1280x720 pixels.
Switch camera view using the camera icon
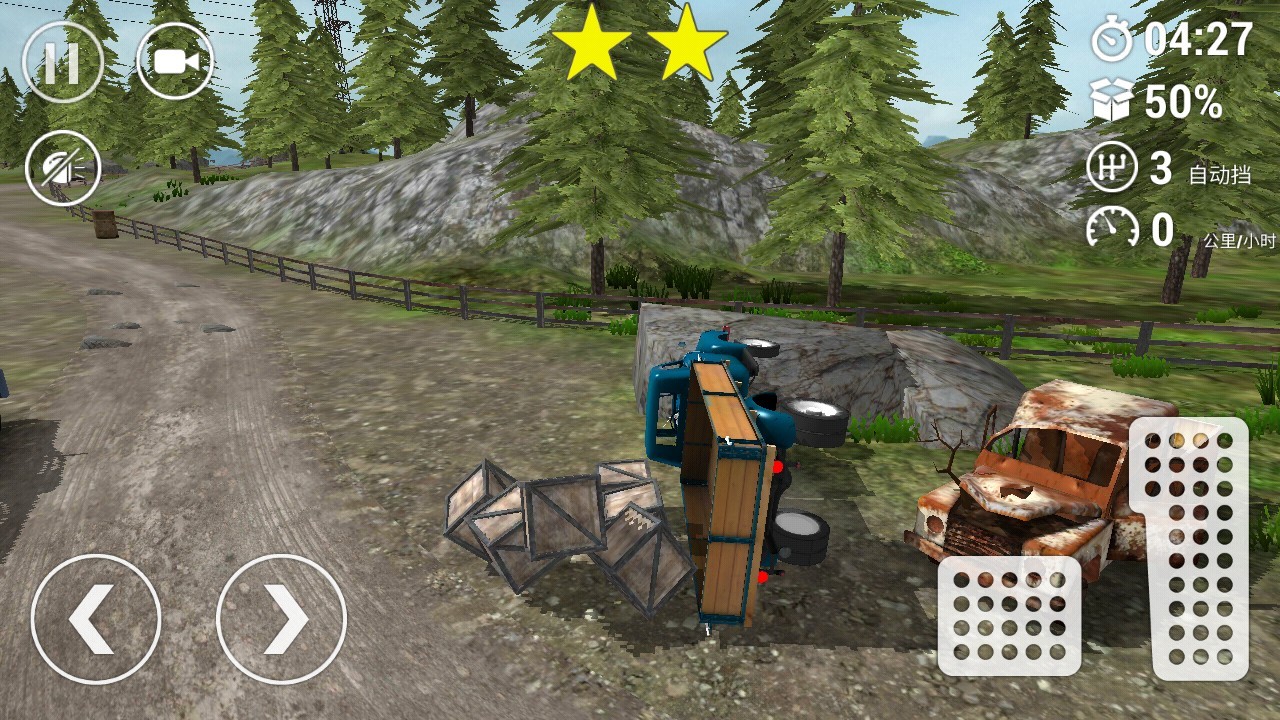[x=175, y=62]
